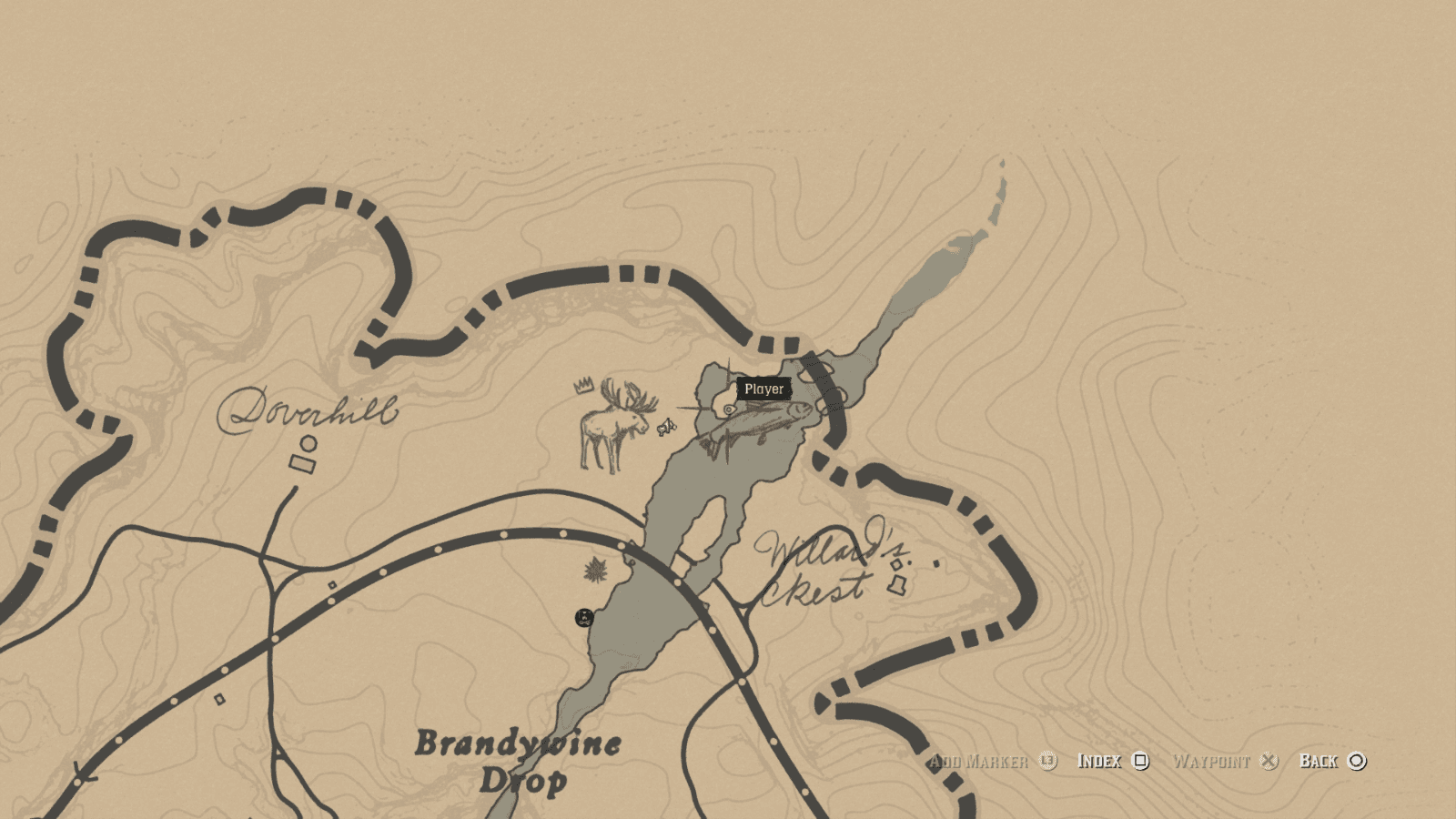Click the circle button icon beside Back

[1355, 762]
